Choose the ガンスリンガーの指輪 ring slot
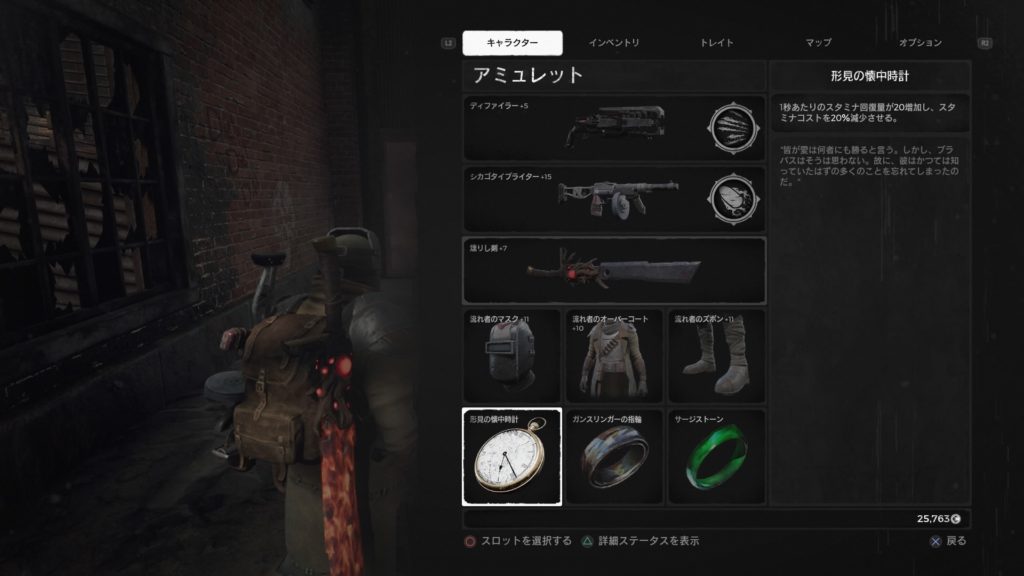The width and height of the screenshot is (1024, 576). 614,457
